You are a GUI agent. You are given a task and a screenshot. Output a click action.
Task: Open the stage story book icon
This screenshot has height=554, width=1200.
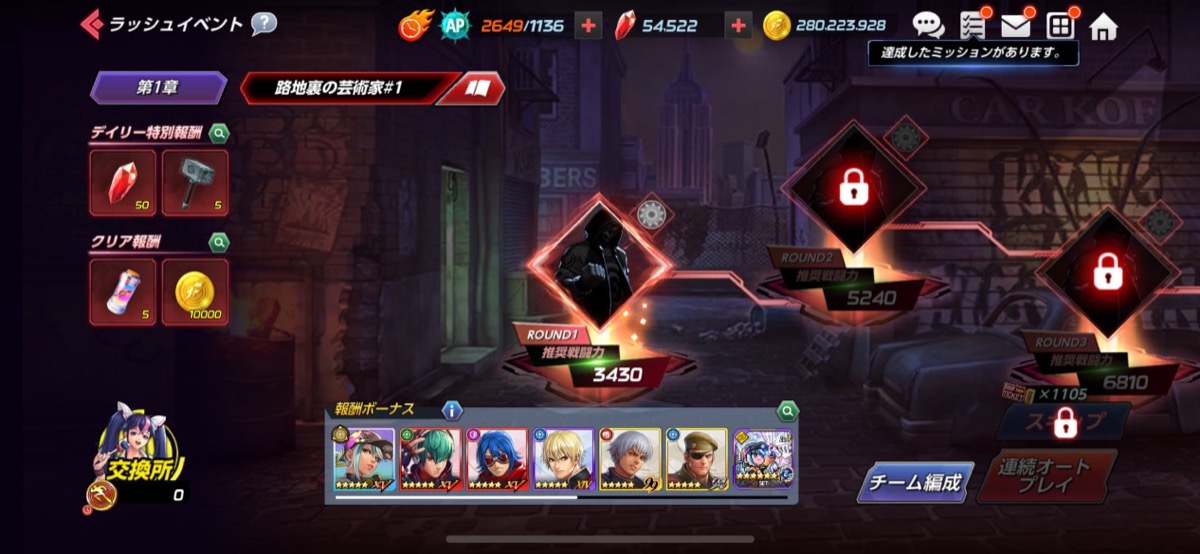click(x=479, y=89)
